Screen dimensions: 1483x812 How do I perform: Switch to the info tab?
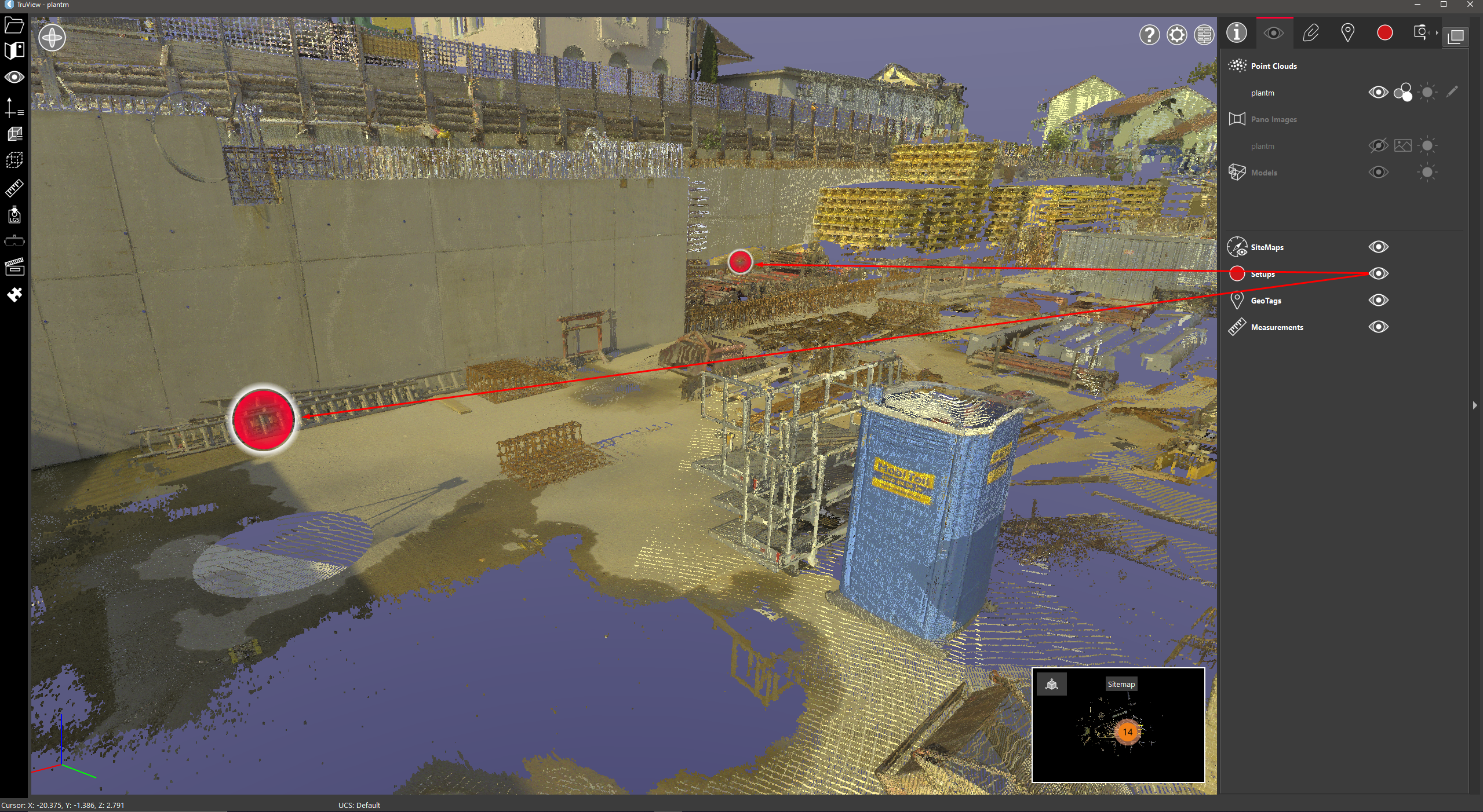(x=1236, y=33)
